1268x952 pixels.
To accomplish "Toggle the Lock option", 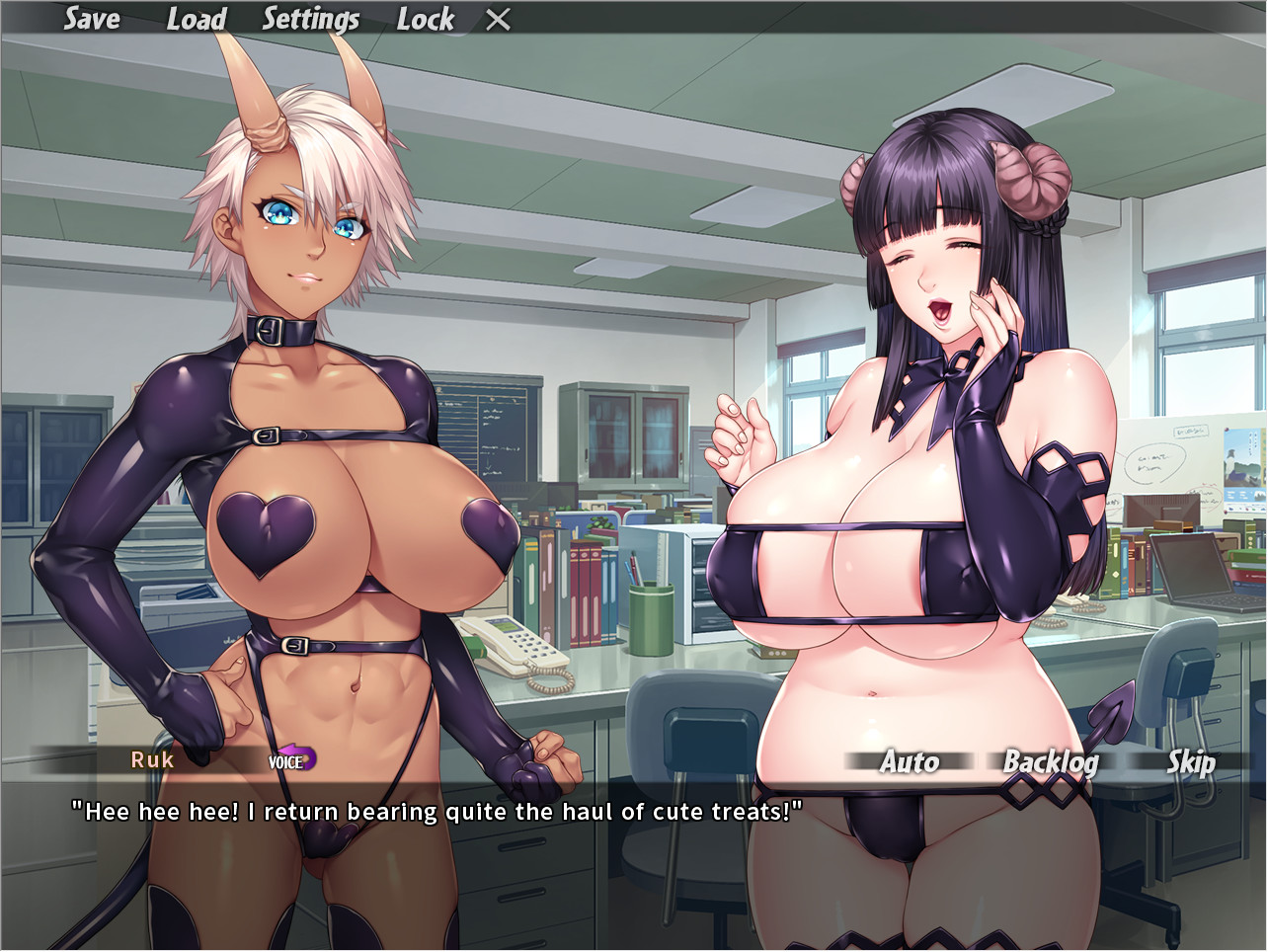I will pos(425,19).
